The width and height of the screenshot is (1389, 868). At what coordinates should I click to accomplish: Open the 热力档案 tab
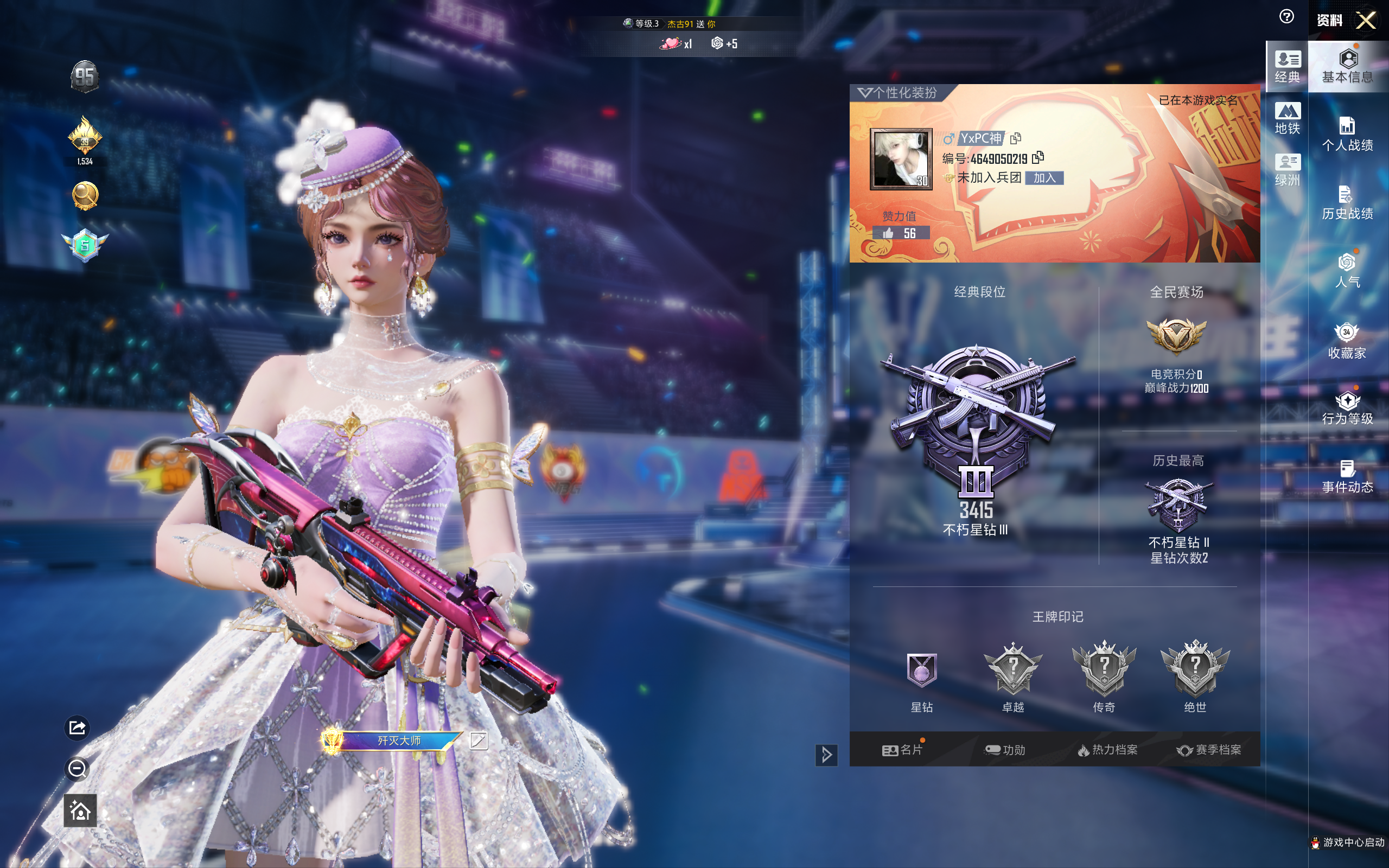point(1107,750)
